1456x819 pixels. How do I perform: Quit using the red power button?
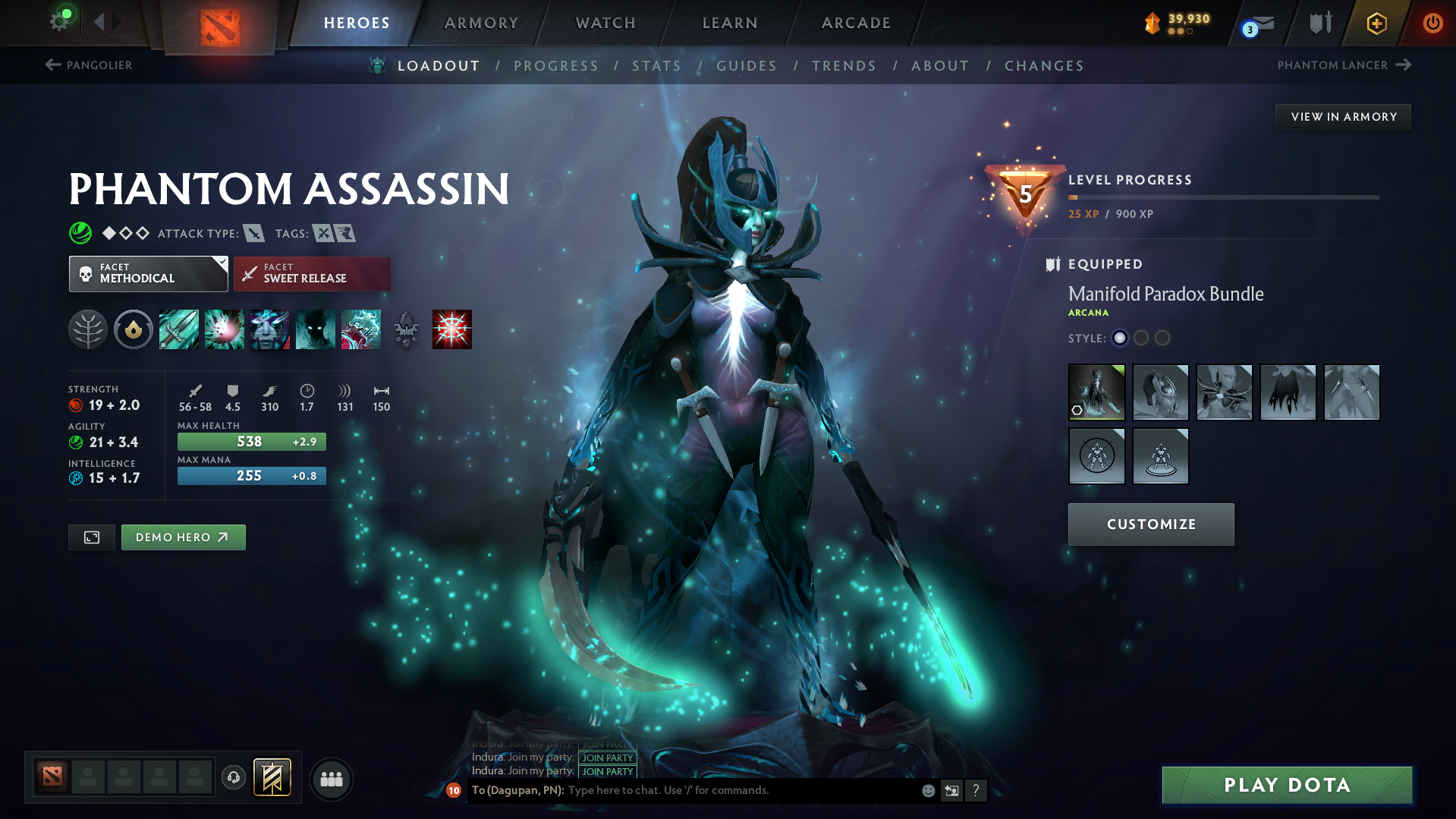(1432, 23)
